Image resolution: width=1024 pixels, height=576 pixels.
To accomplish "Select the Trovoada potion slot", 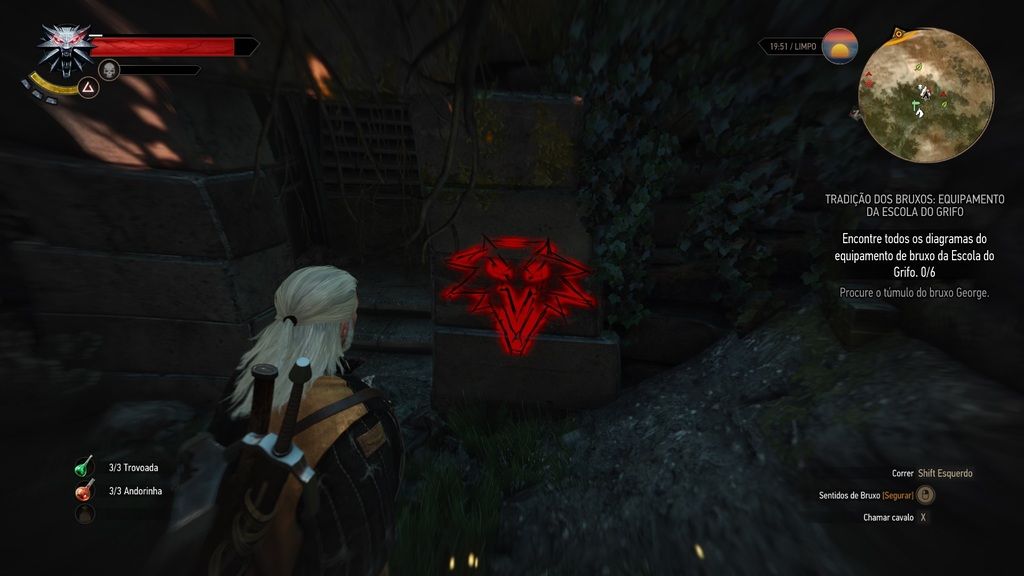I will pos(84,467).
